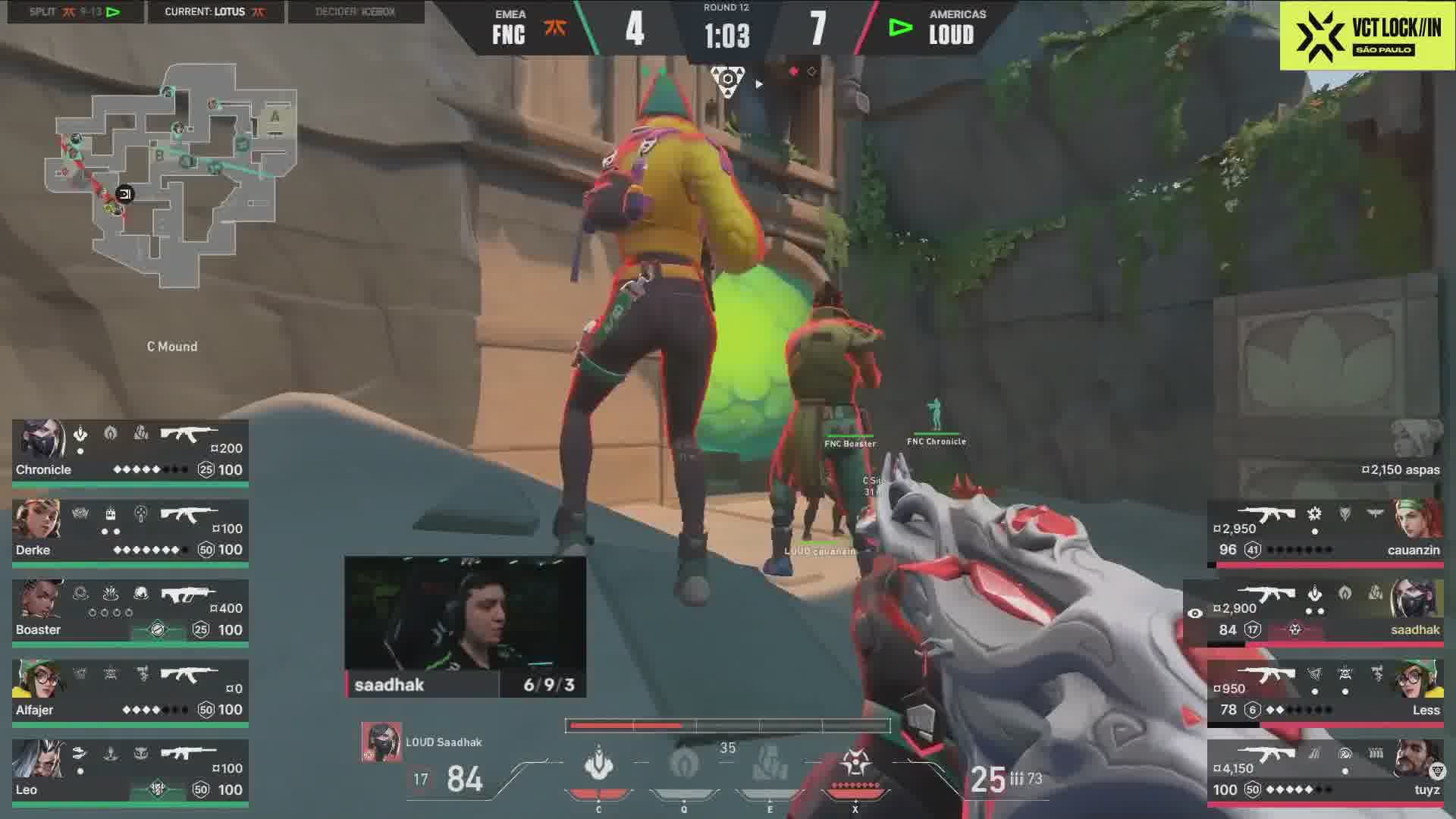Switch view to Less
The width and height of the screenshot is (1456, 819).
pos(1327,693)
